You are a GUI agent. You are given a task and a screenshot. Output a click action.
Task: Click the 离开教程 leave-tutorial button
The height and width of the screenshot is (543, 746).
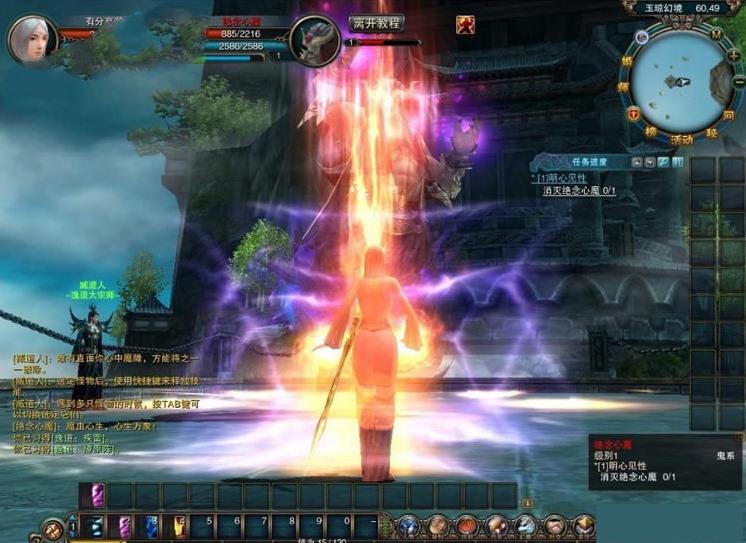(377, 22)
